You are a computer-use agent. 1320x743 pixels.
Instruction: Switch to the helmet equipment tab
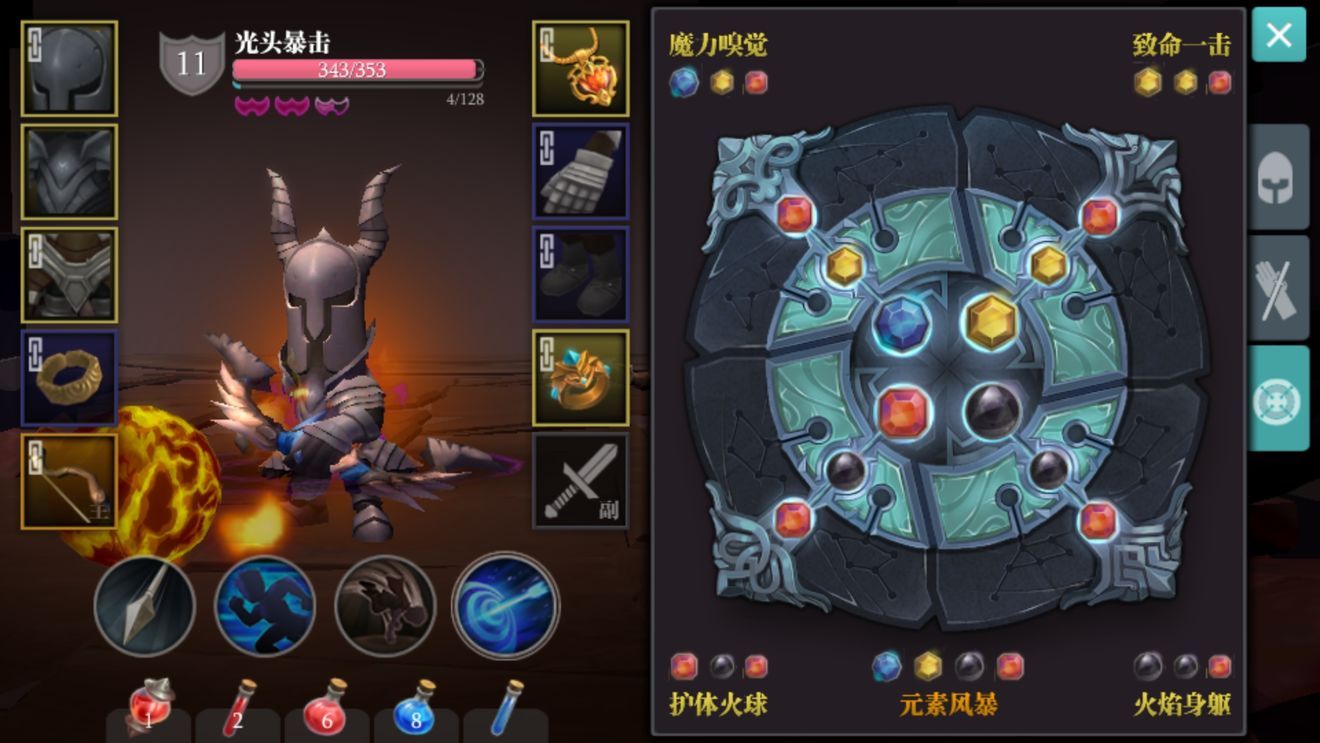(1278, 178)
